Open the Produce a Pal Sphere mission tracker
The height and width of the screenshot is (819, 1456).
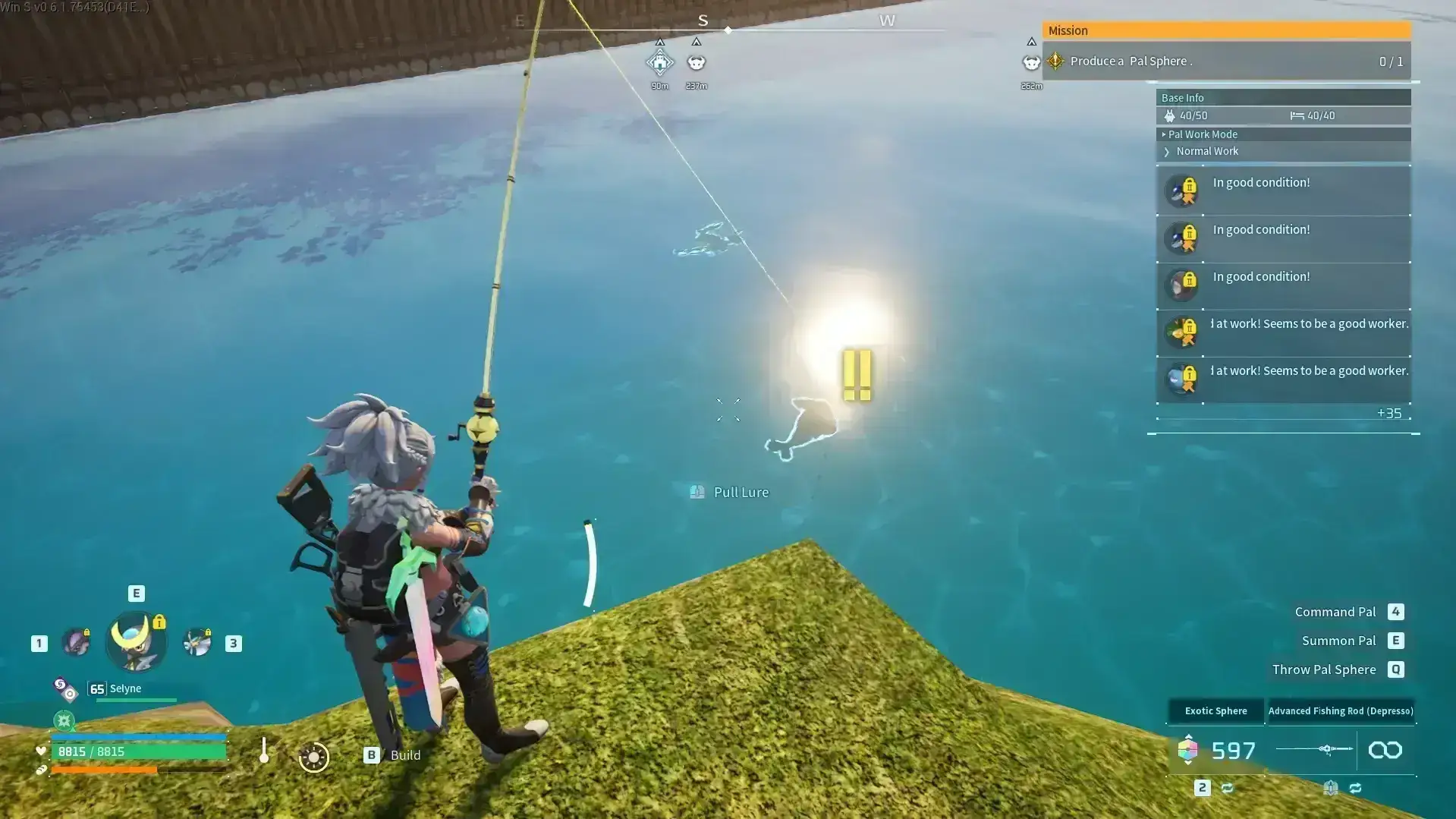[x=1226, y=61]
